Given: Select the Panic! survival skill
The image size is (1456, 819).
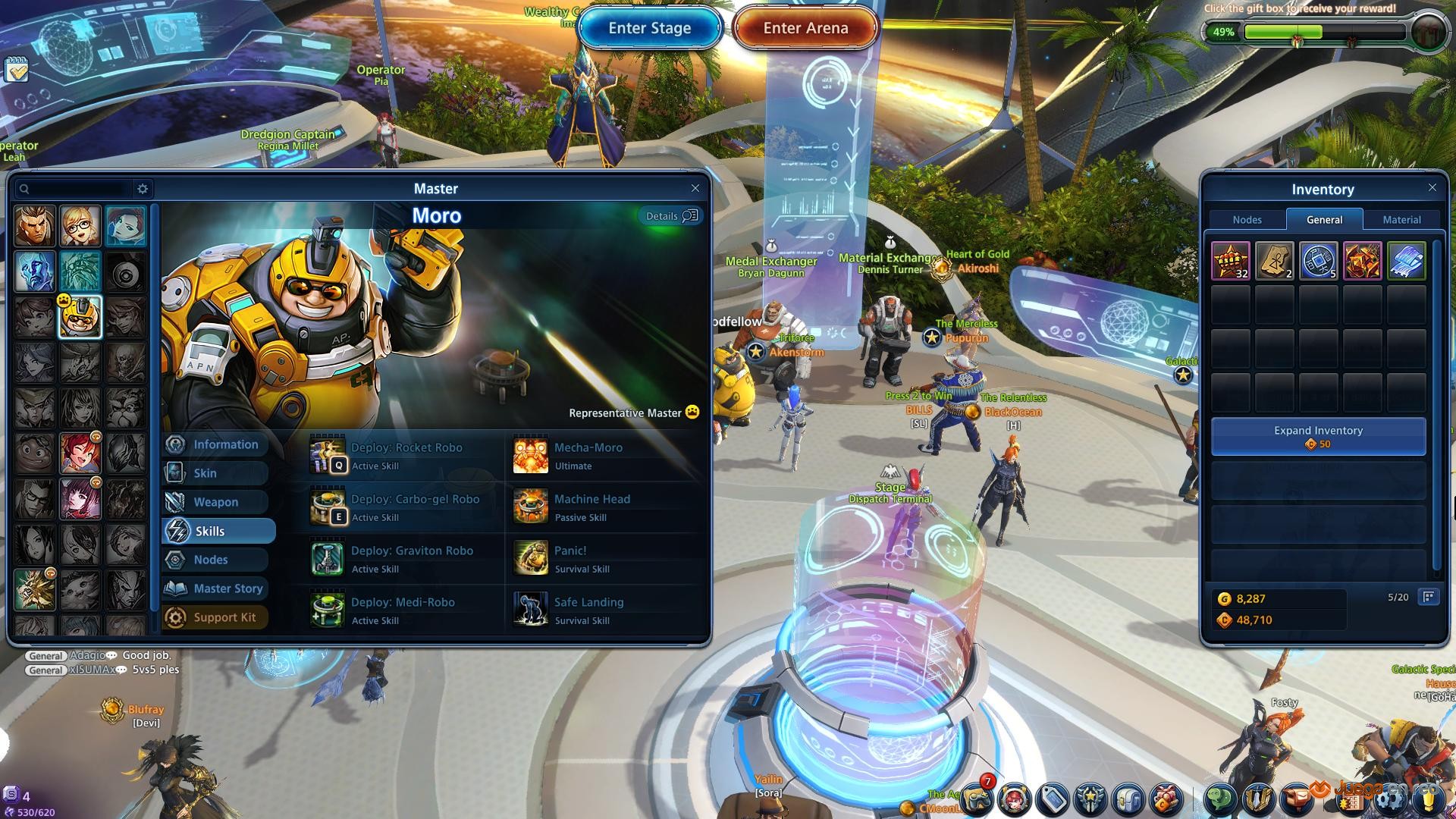Looking at the screenshot, I should (x=569, y=559).
